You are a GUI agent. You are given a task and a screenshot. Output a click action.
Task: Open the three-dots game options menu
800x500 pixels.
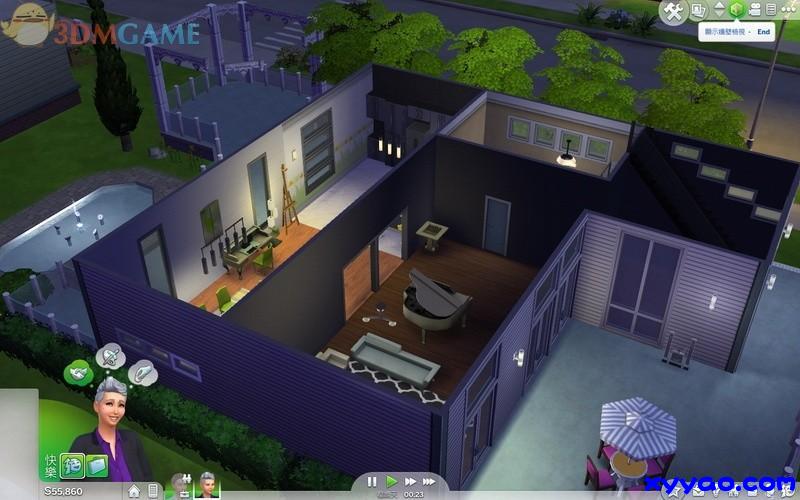point(788,11)
